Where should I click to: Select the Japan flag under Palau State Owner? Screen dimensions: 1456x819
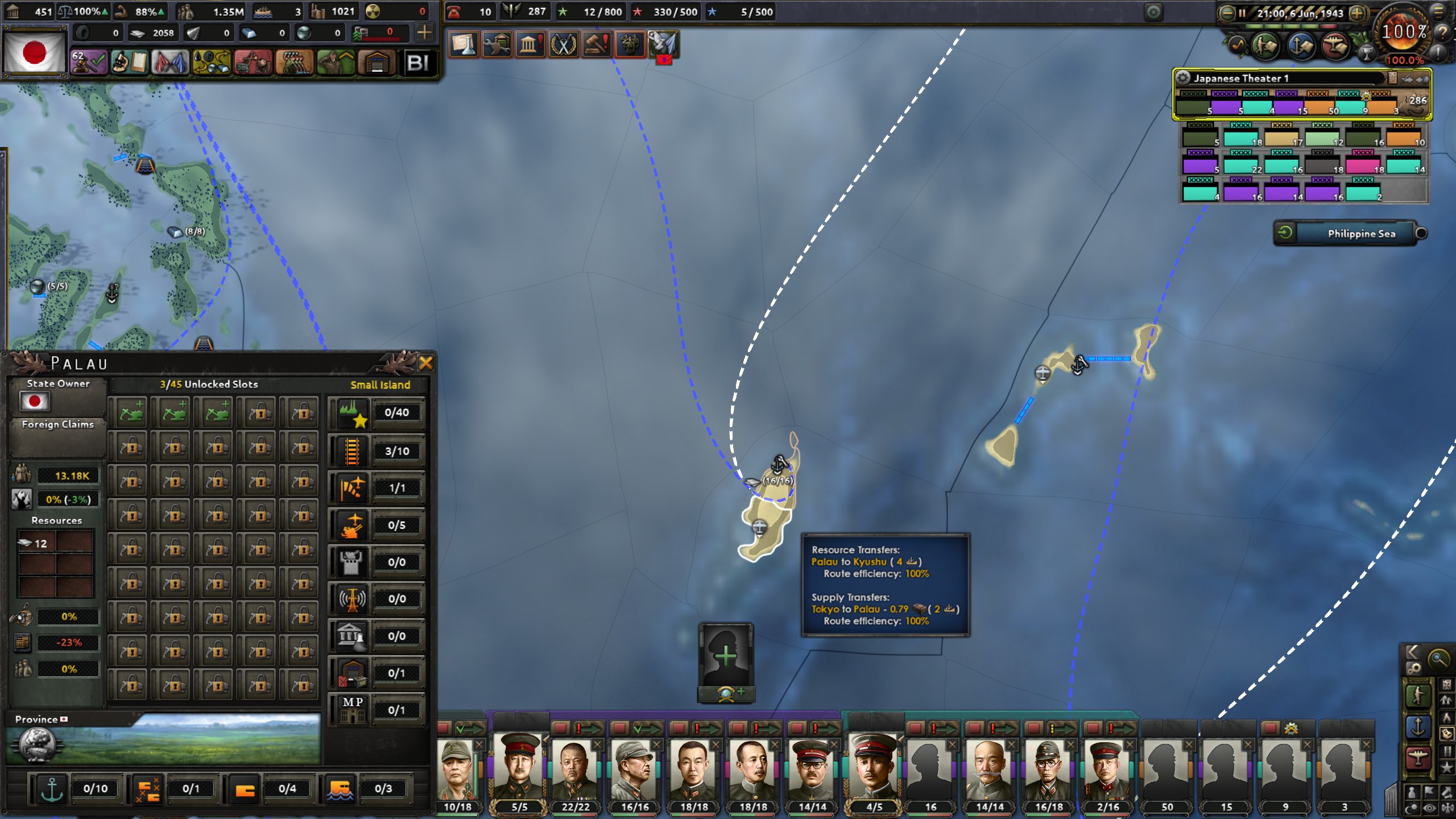[x=36, y=402]
